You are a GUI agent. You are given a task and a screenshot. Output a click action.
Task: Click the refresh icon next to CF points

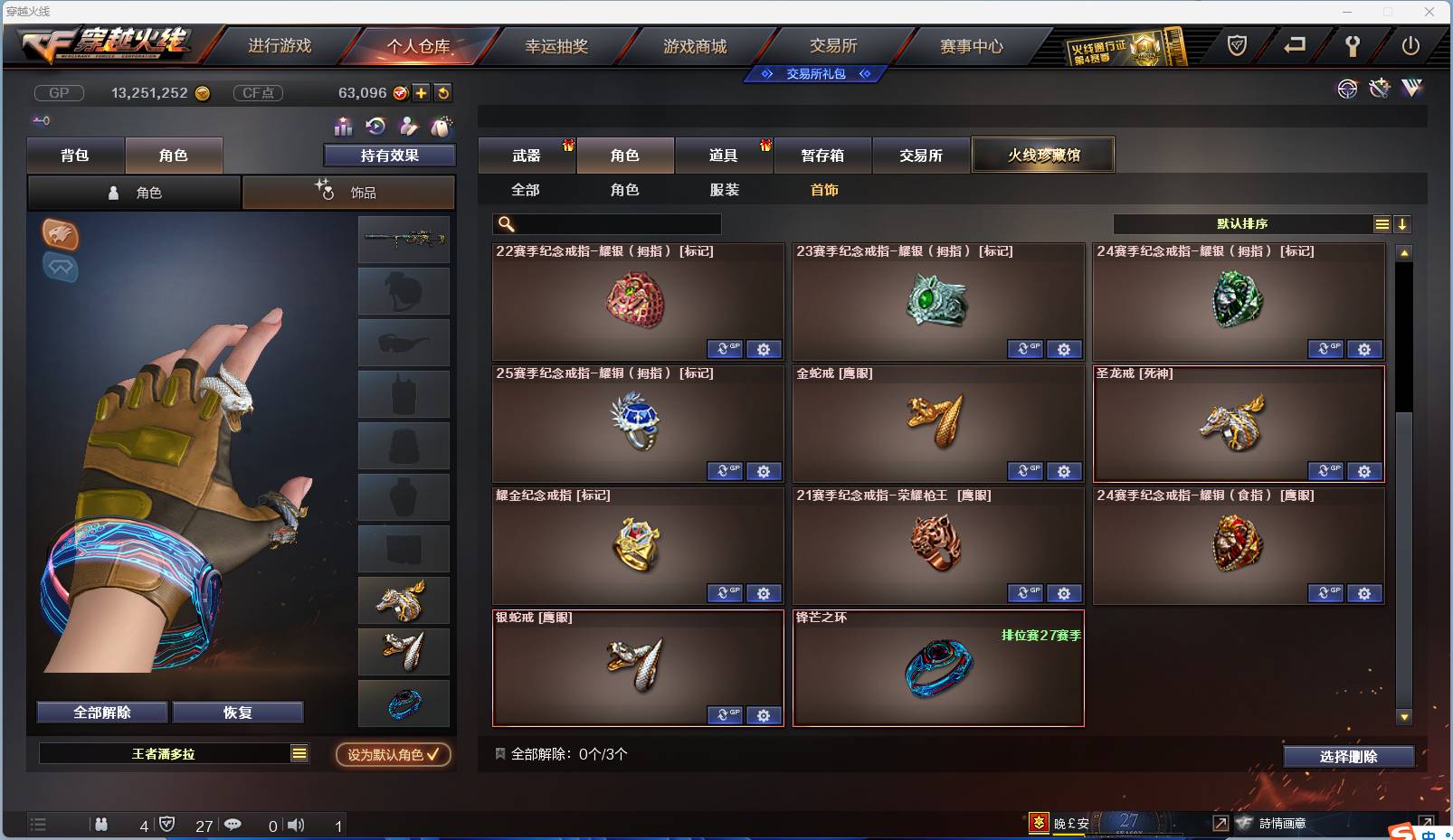tap(442, 92)
